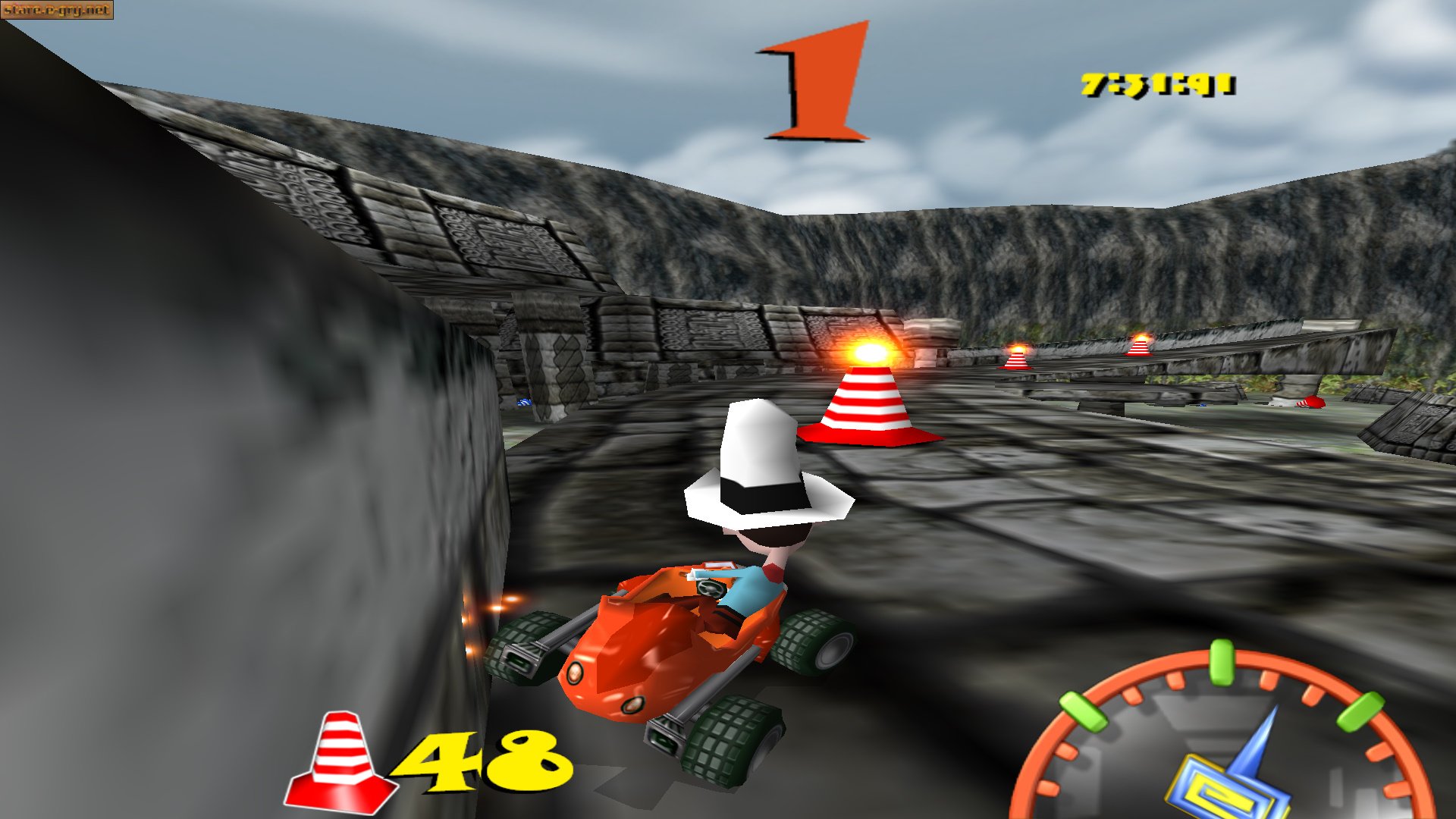The height and width of the screenshot is (819, 1456).
Task: Click the stare-e-gry.net watermark label
Action: (57, 11)
